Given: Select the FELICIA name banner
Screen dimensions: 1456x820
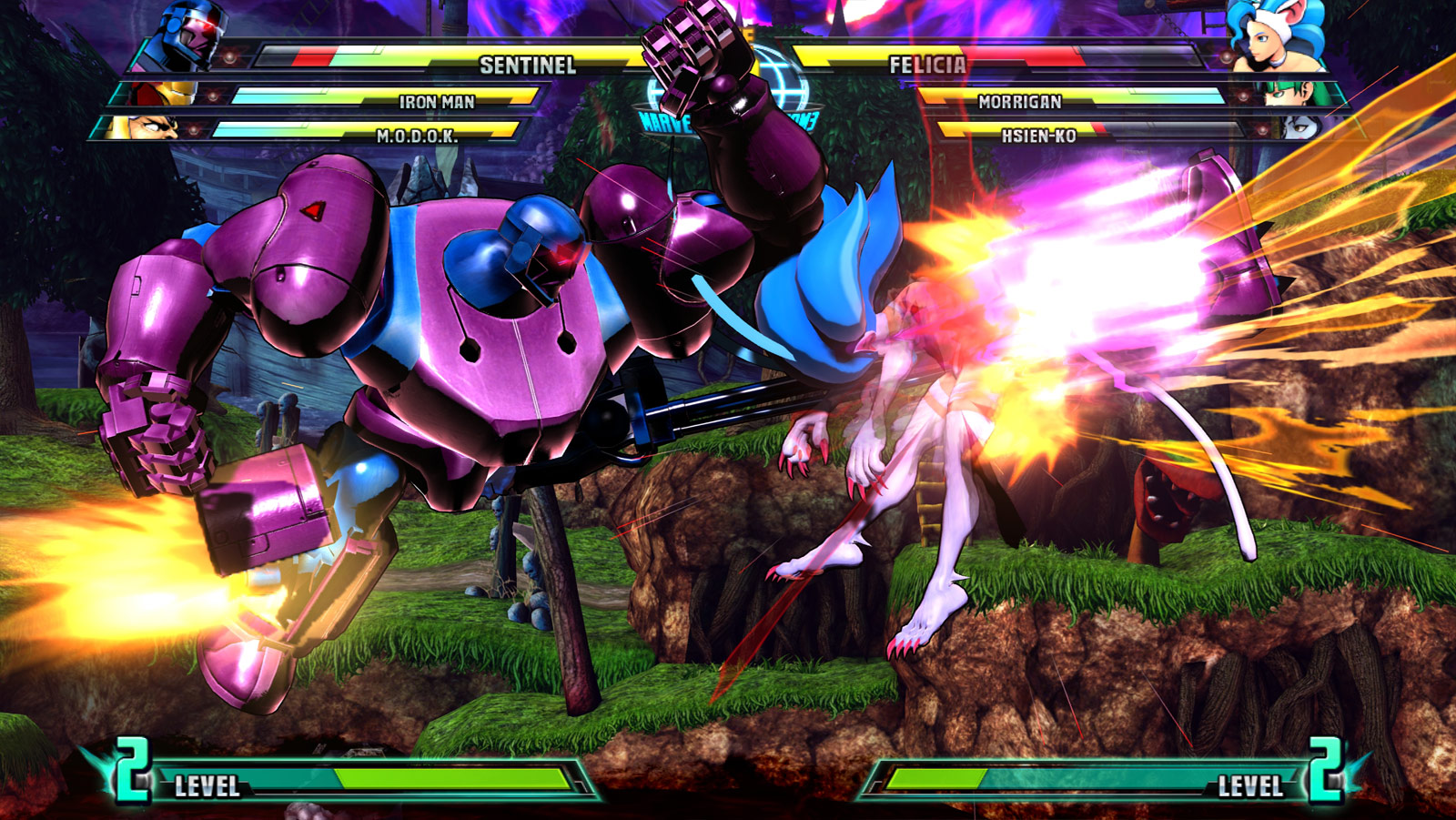Looking at the screenshot, I should [928, 64].
